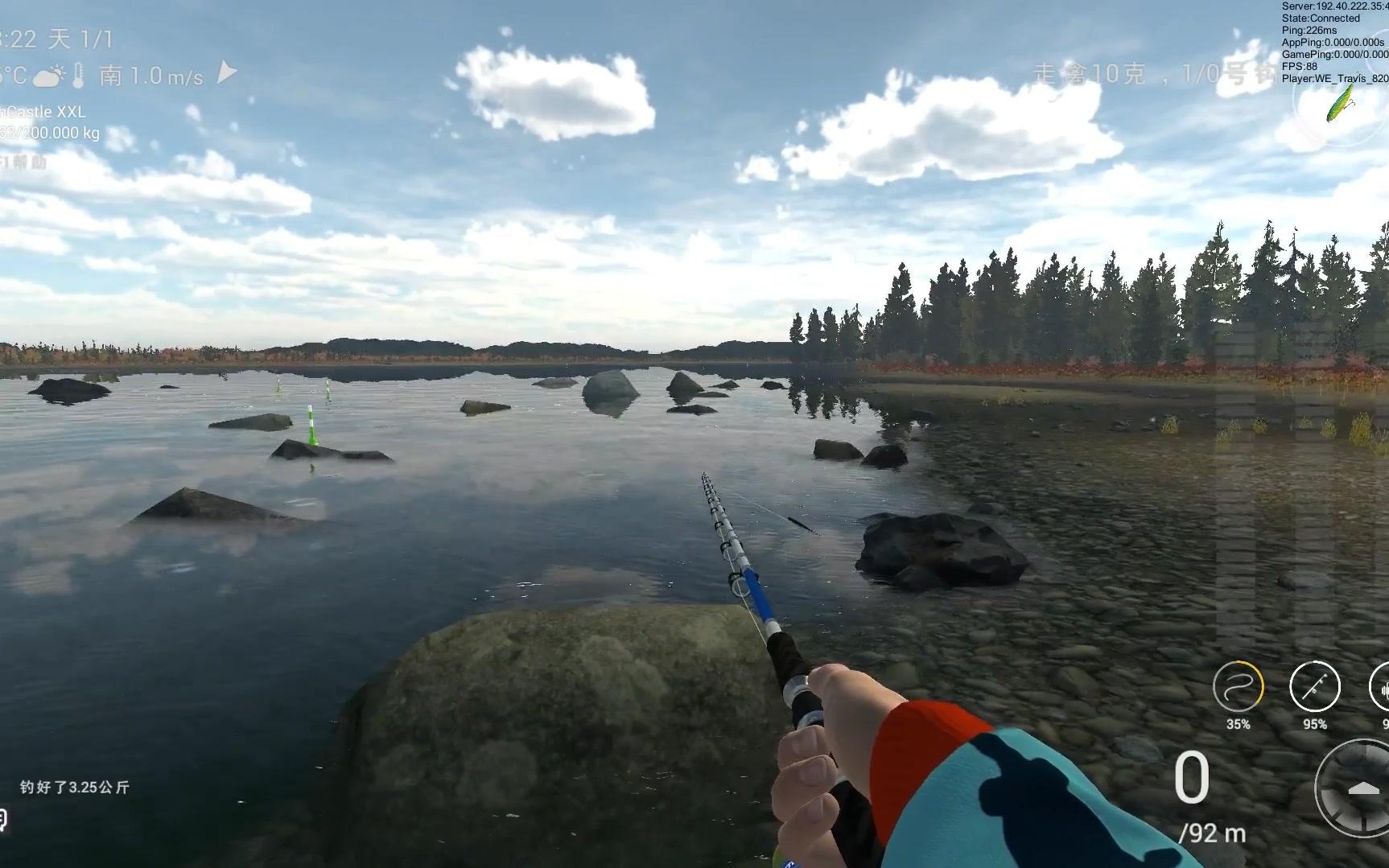Click the thermometer temperature icon
The width and height of the screenshot is (1389, 868).
[78, 74]
